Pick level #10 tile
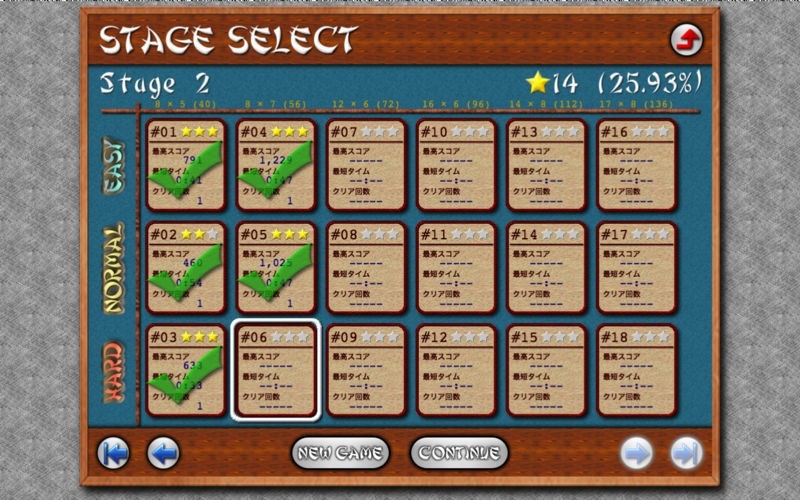Image resolution: width=800 pixels, height=500 pixels. point(455,165)
